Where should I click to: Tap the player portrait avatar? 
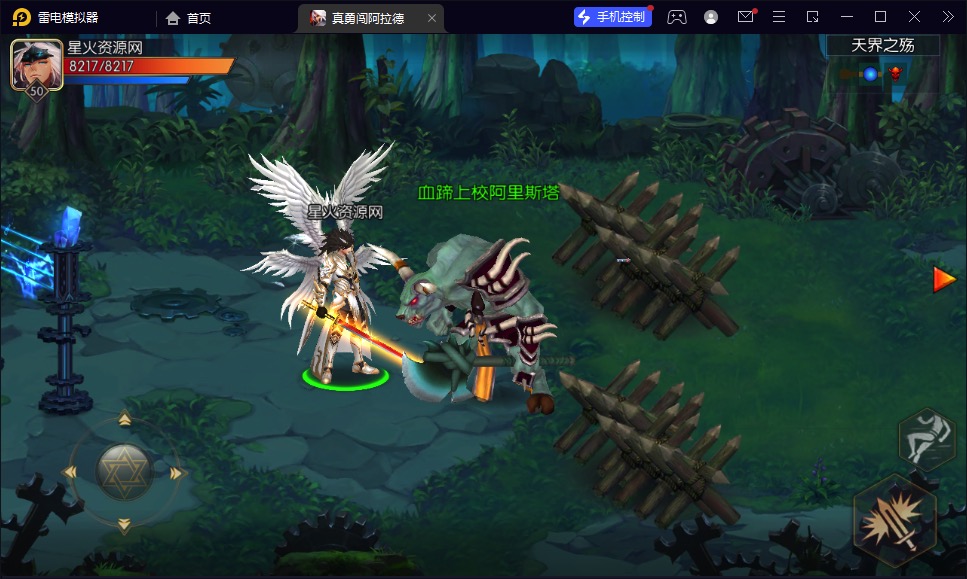click(33, 65)
